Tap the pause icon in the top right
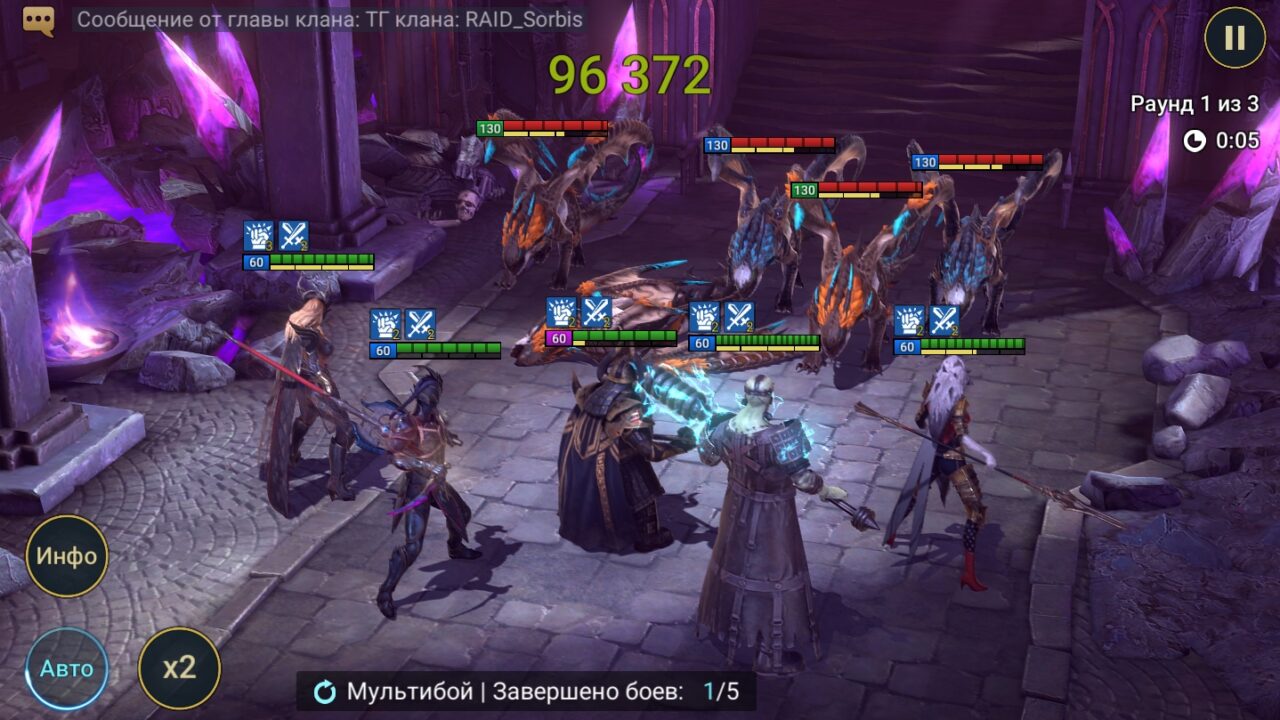1280x720 pixels. [1234, 39]
